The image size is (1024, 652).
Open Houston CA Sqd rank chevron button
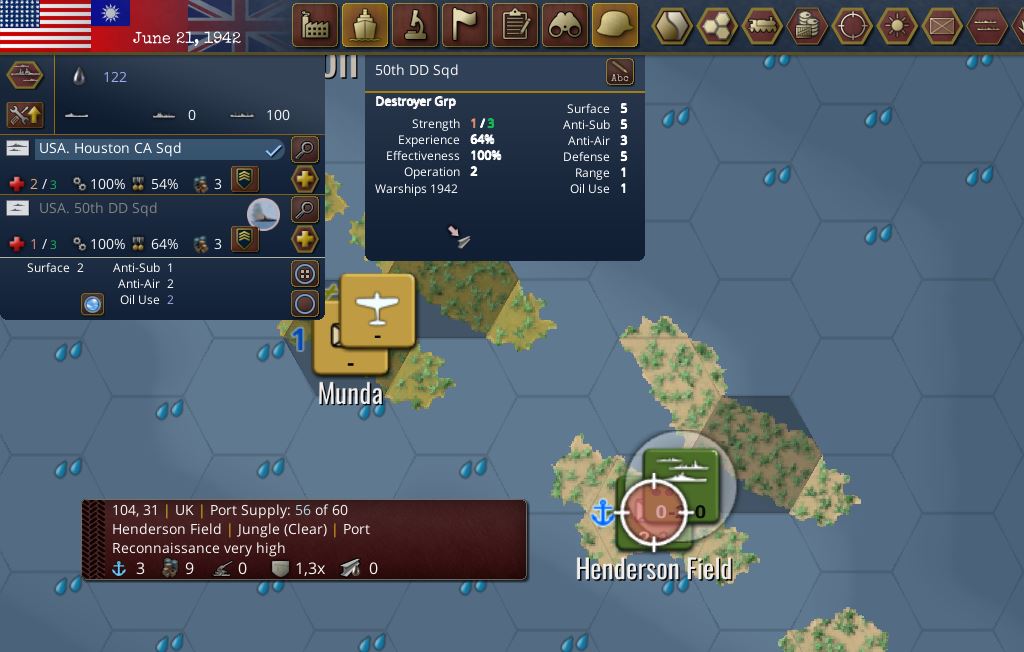pyautogui.click(x=245, y=180)
